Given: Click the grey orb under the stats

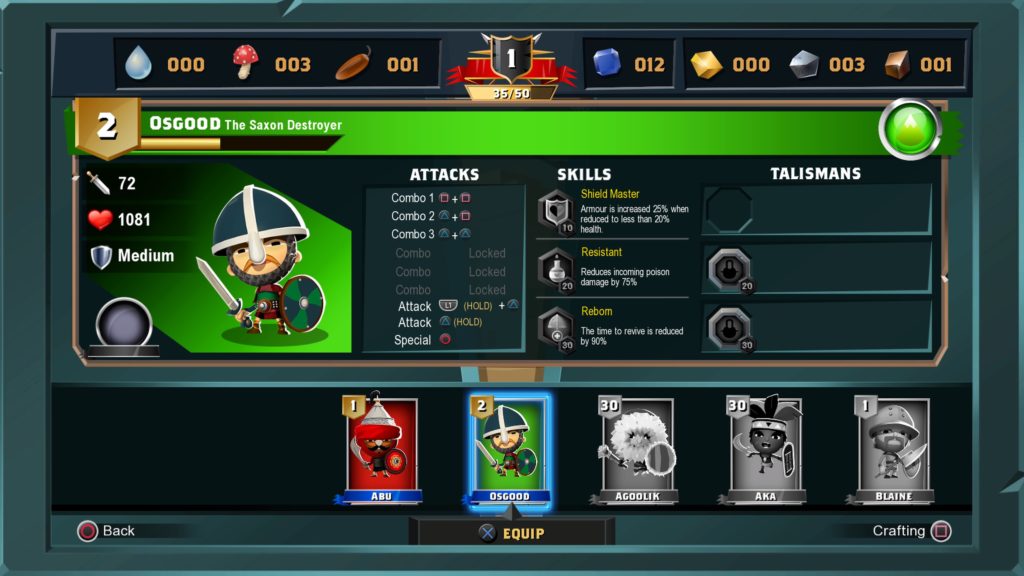Looking at the screenshot, I should (124, 324).
